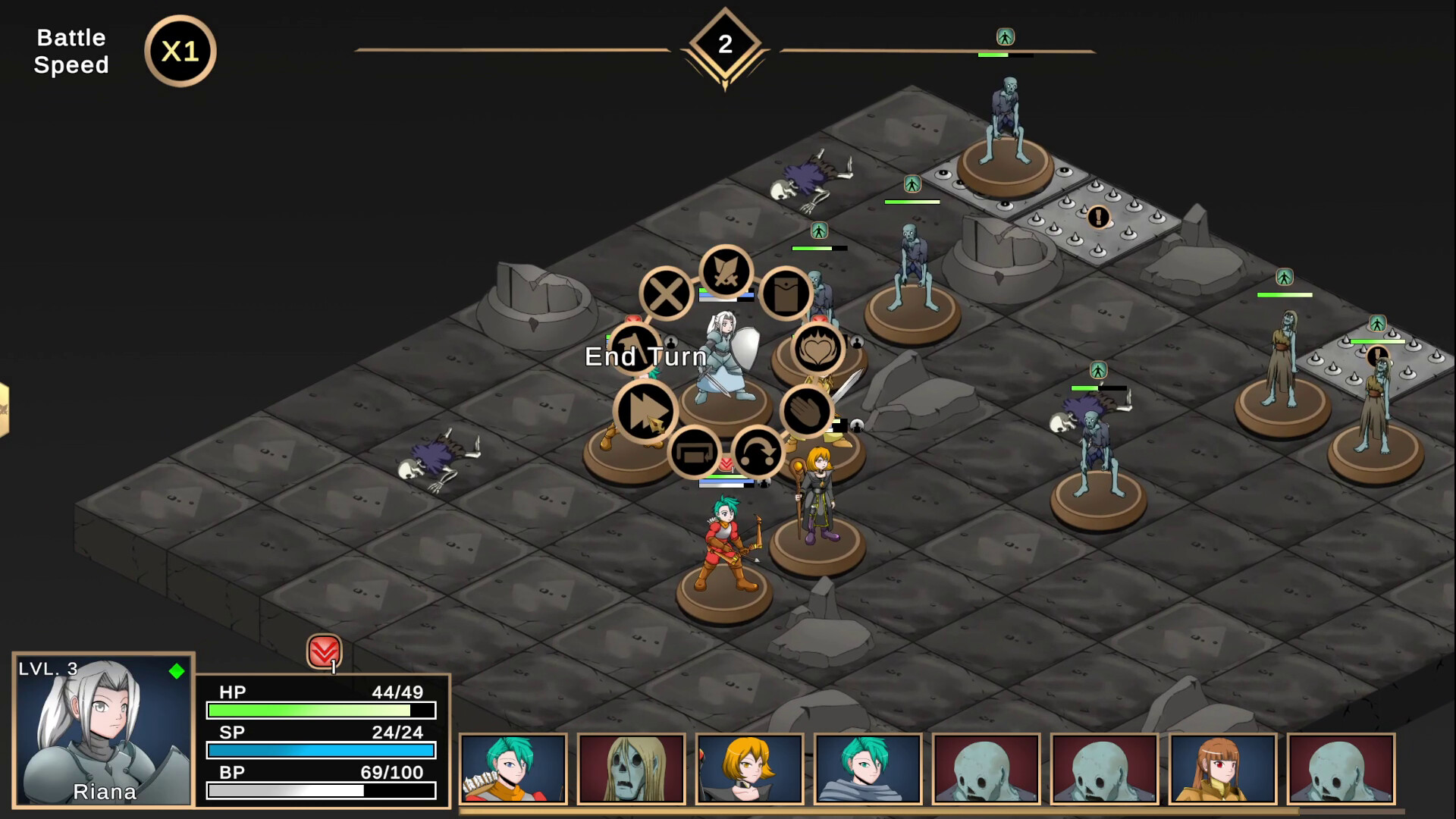Toggle Battle Speed from X1
Viewport: 1456px width, 819px height.
tap(180, 51)
